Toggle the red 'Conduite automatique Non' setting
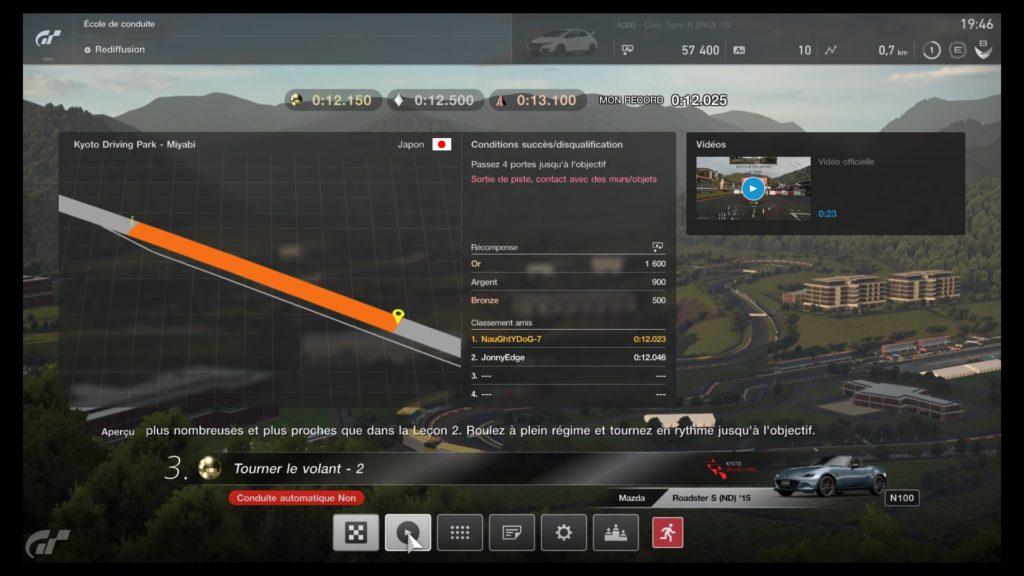This screenshot has width=1024, height=576. 296,497
